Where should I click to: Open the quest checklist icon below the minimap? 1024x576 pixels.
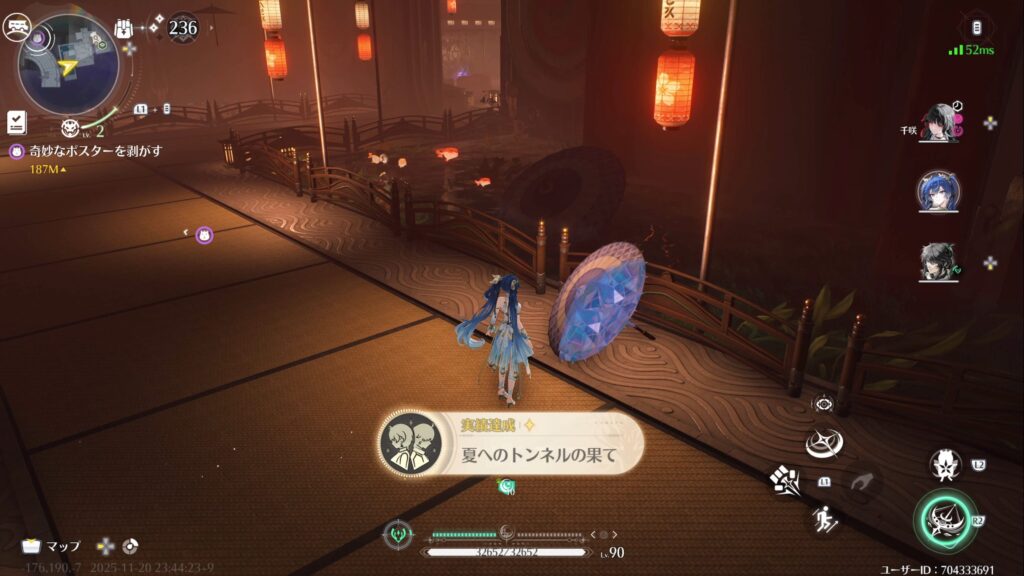tap(16, 121)
